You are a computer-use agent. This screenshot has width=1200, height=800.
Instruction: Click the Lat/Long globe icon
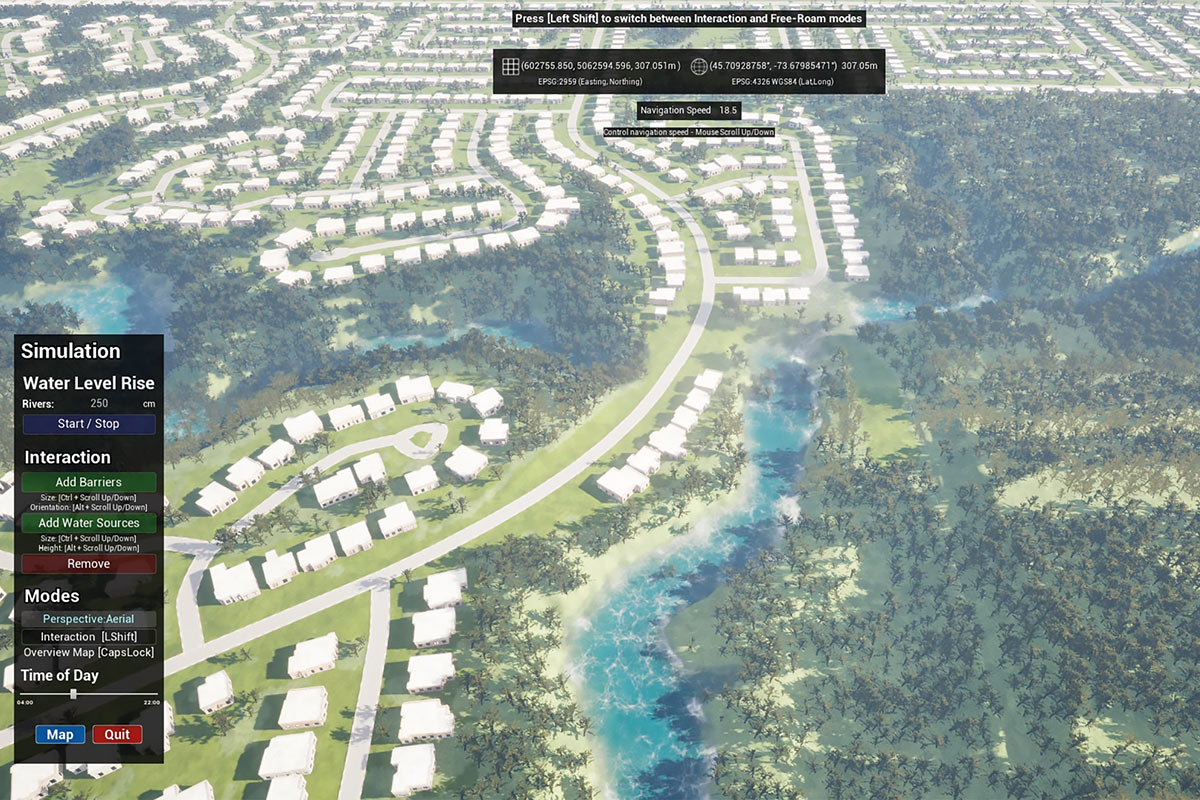(x=698, y=67)
